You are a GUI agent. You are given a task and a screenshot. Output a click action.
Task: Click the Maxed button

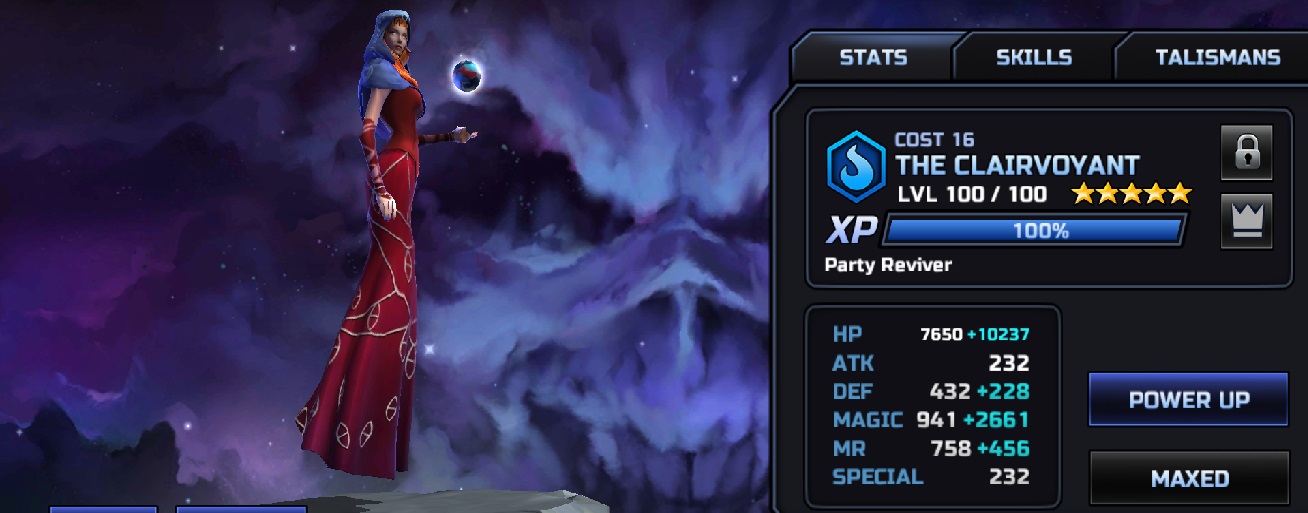click(1189, 478)
